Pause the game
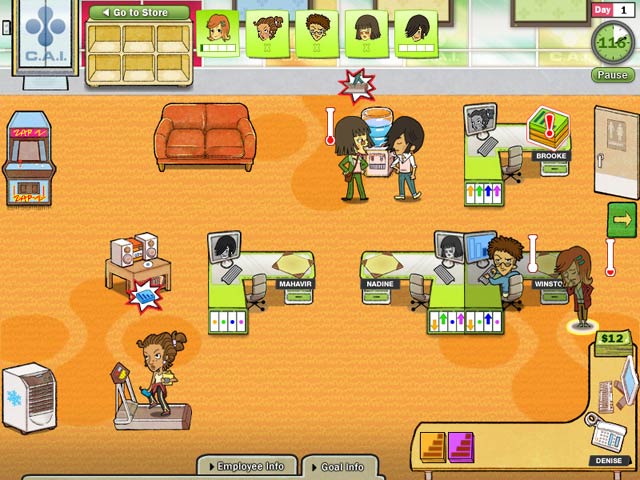This screenshot has height=480, width=640. click(x=612, y=75)
